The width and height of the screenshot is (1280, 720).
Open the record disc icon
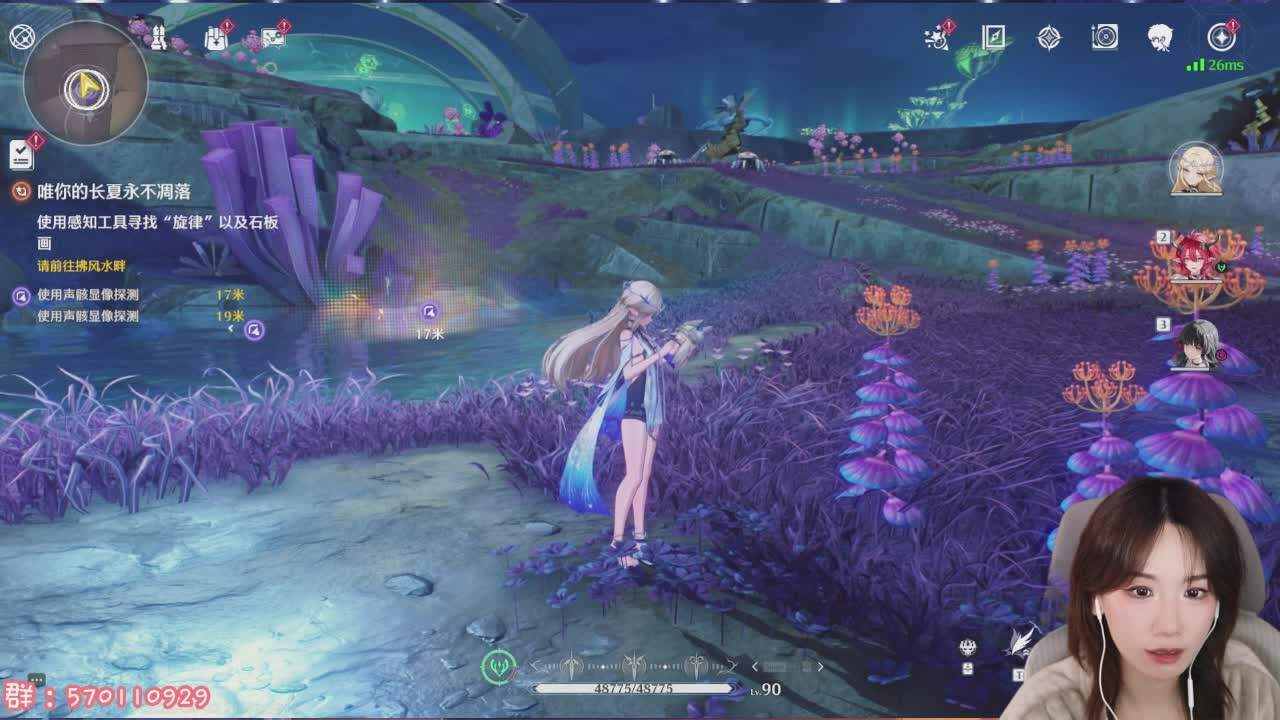(x=1104, y=38)
